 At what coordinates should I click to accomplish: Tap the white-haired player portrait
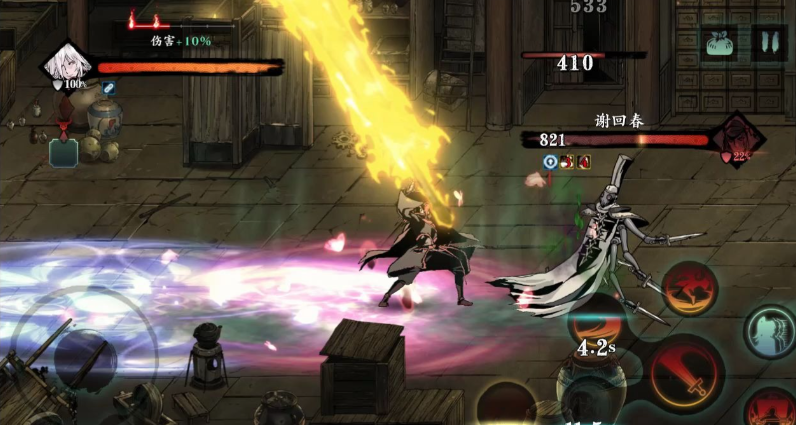[67, 65]
